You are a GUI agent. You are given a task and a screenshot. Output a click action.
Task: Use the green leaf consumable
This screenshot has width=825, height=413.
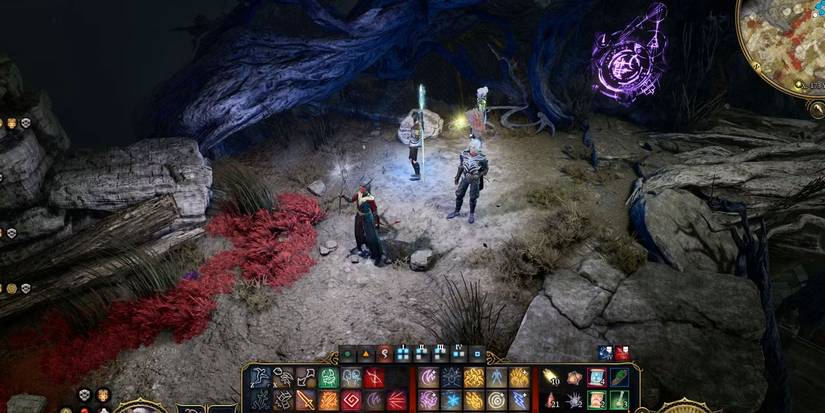(620, 377)
